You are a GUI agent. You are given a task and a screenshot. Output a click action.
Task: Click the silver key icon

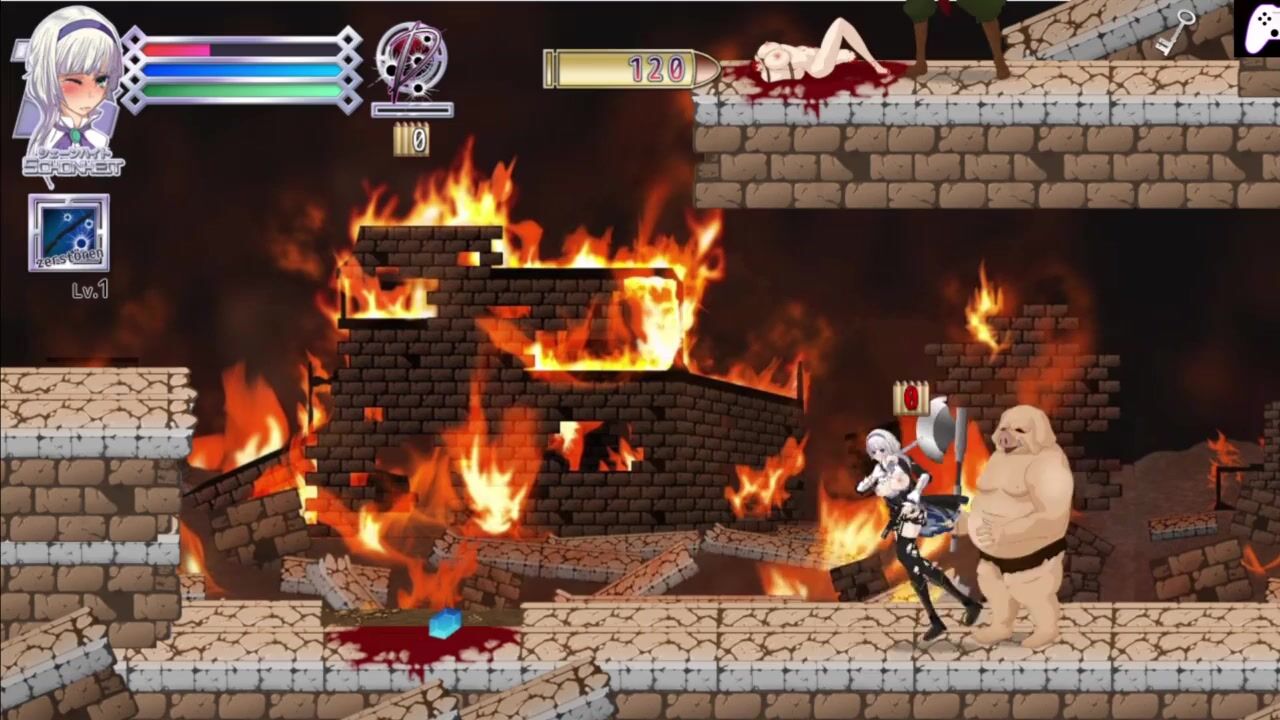click(1177, 32)
